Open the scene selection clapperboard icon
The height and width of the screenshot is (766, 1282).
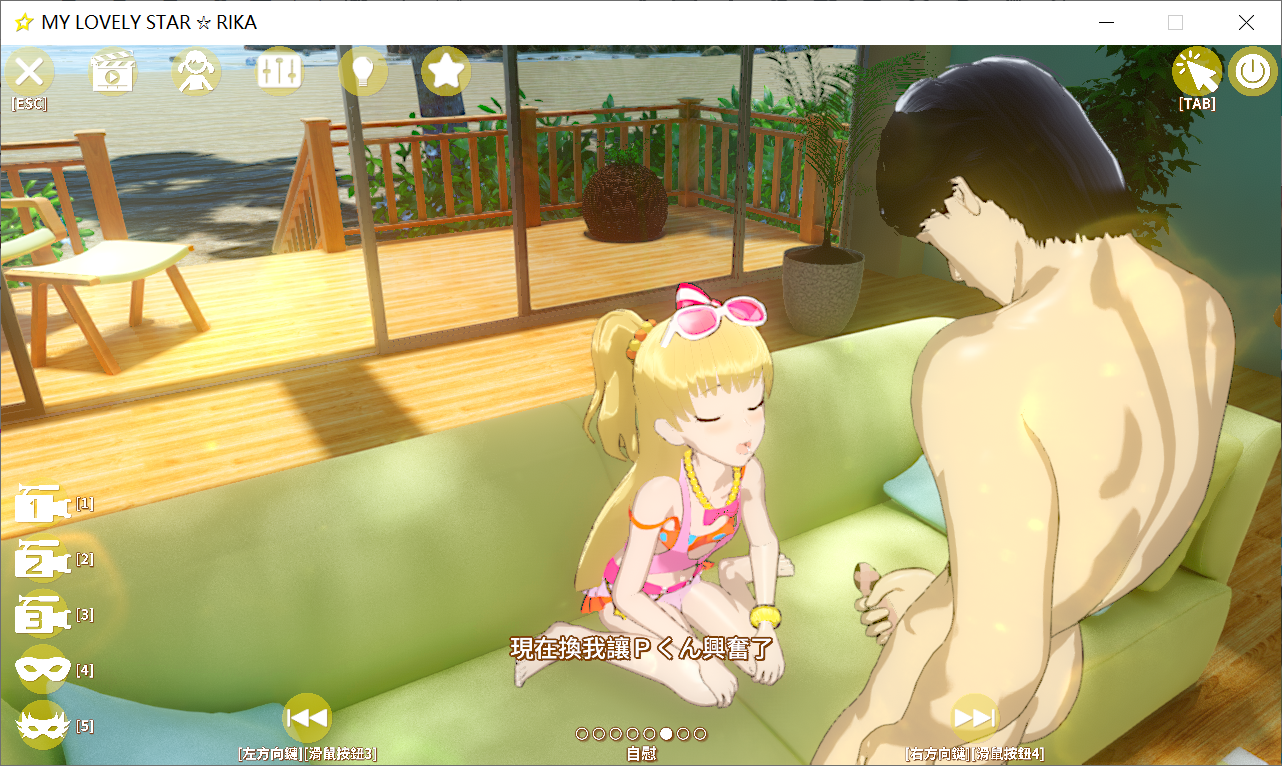coord(113,71)
